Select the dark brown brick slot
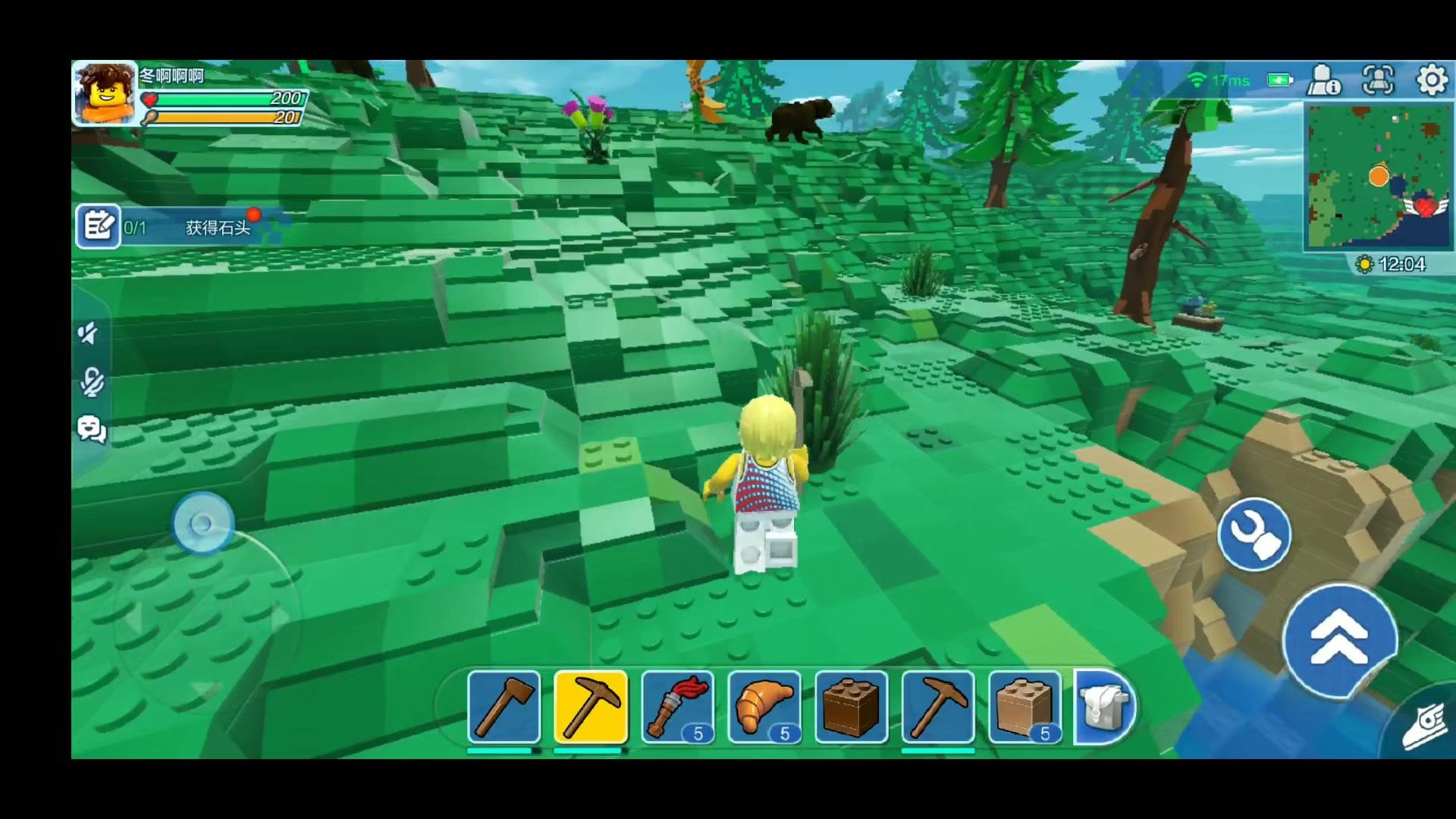Viewport: 1456px width, 819px height. coord(851,707)
